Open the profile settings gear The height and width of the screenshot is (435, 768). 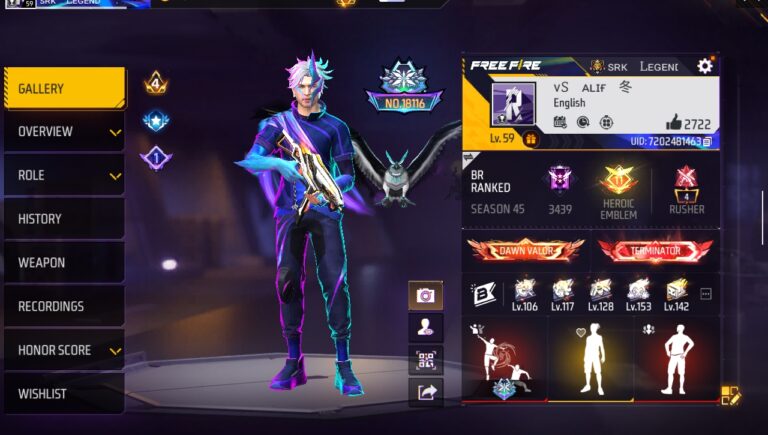[x=705, y=66]
